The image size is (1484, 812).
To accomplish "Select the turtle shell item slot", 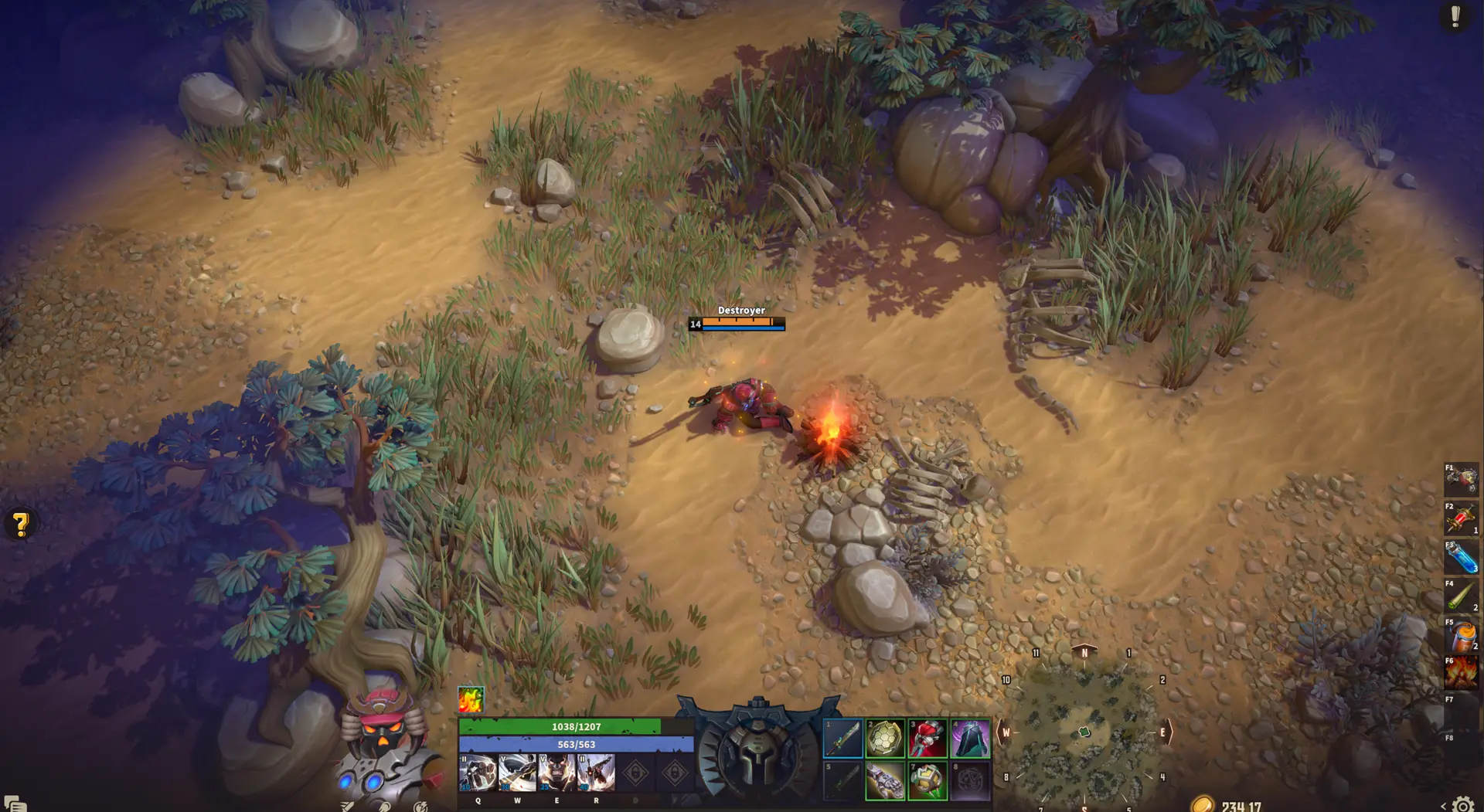I will pos(885,739).
